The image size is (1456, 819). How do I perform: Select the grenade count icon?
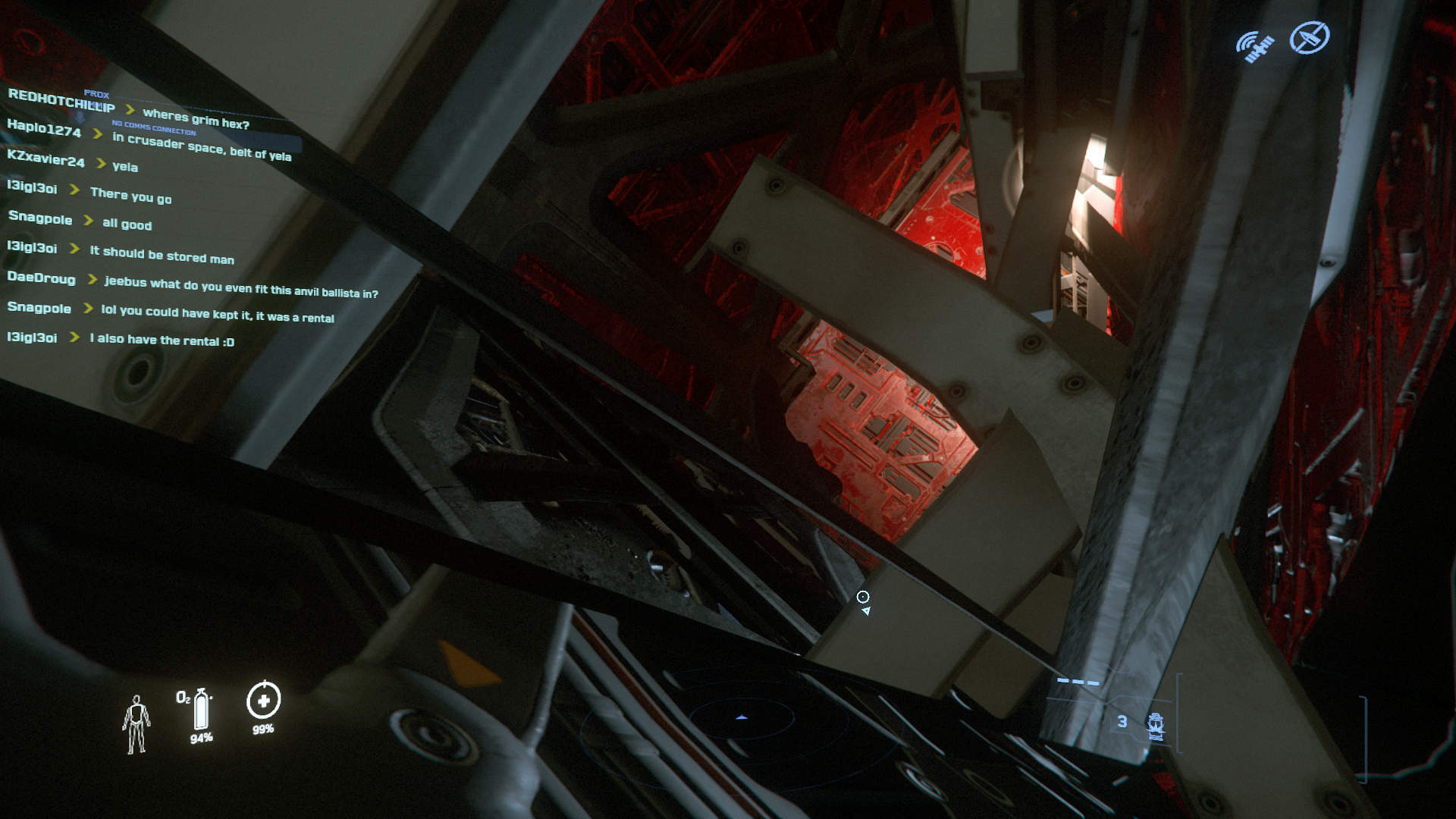coord(1155,725)
